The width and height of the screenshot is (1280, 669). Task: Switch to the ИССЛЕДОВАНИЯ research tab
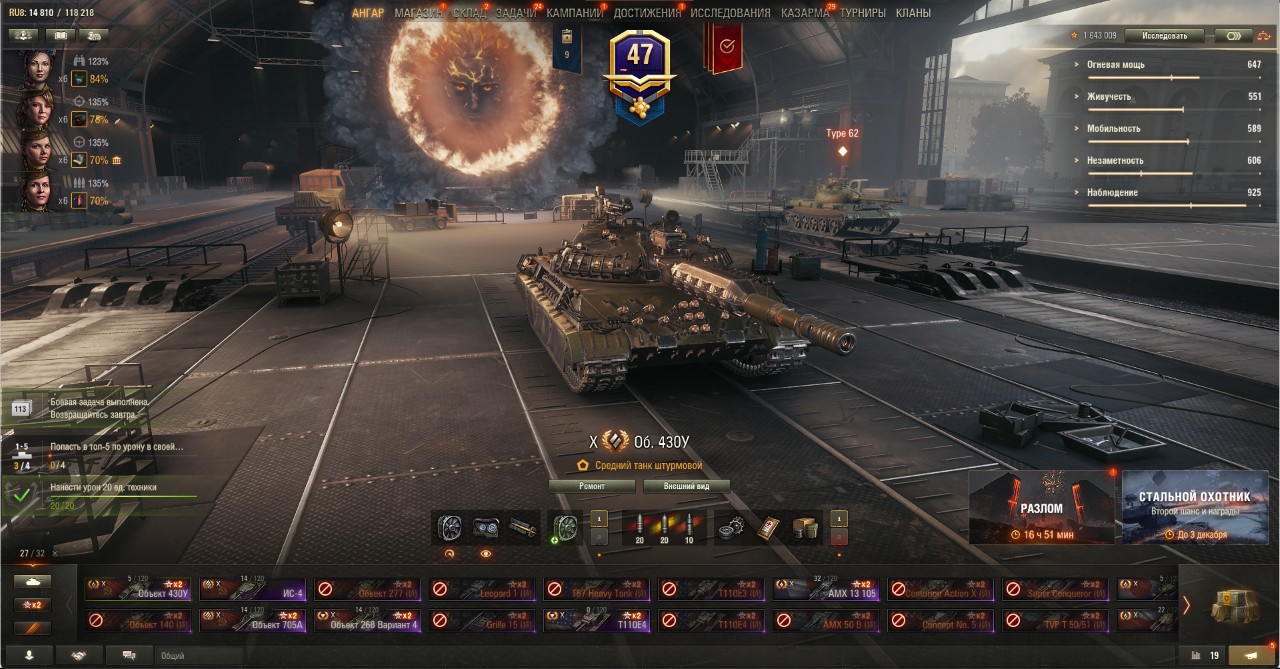coord(730,13)
